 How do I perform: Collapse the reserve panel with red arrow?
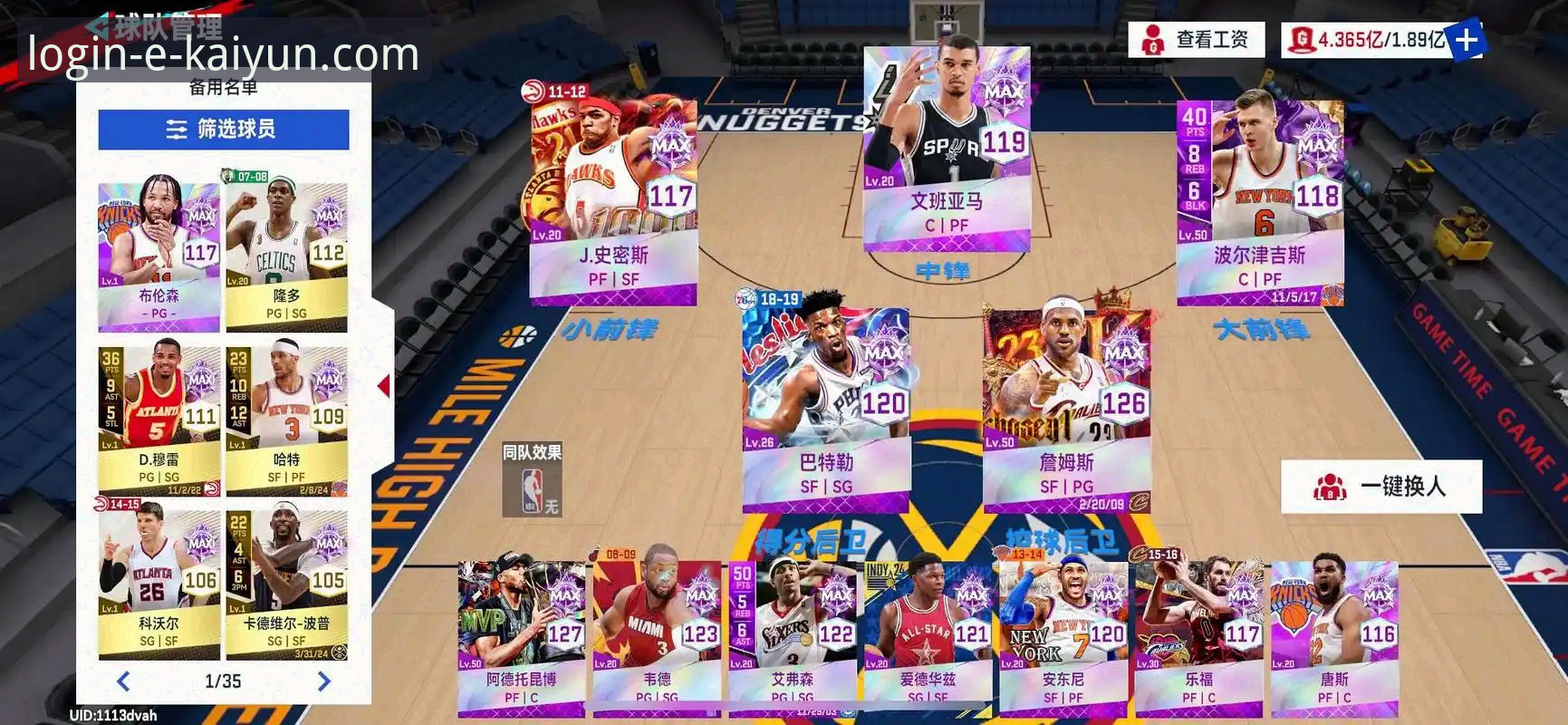point(384,386)
